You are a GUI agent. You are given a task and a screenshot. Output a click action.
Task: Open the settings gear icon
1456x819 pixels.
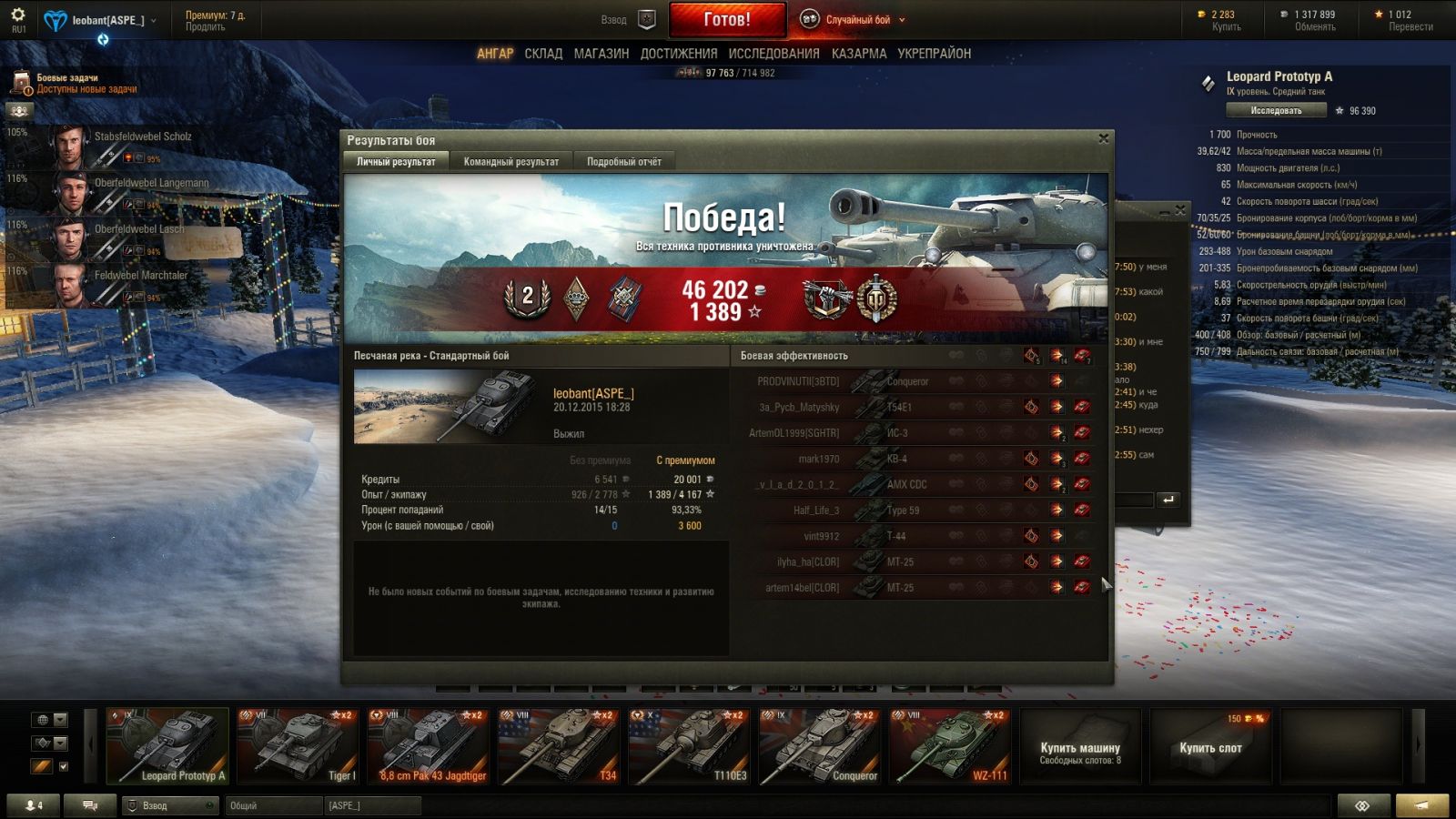pos(18,15)
